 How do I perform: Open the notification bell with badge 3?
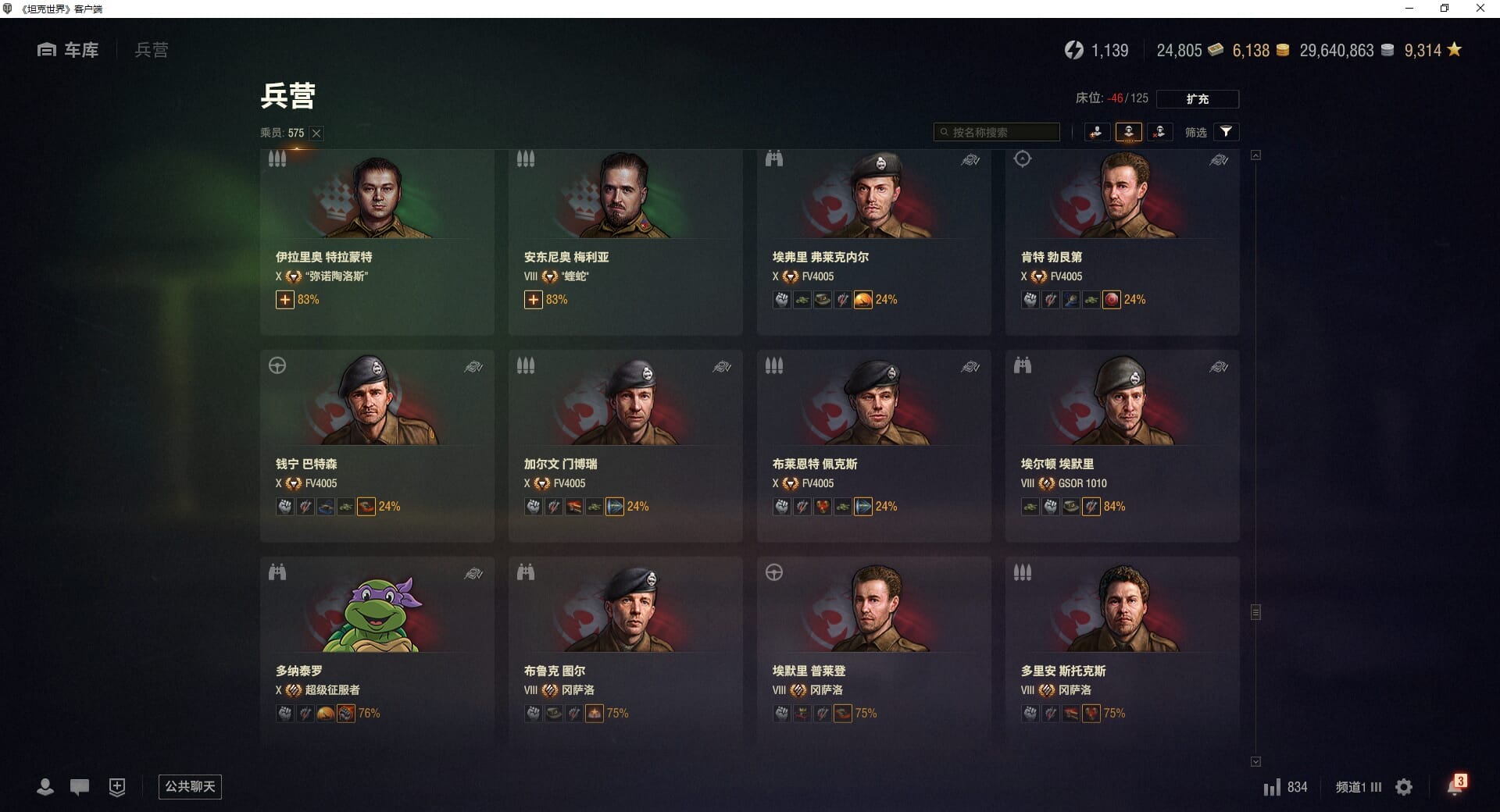[1455, 786]
